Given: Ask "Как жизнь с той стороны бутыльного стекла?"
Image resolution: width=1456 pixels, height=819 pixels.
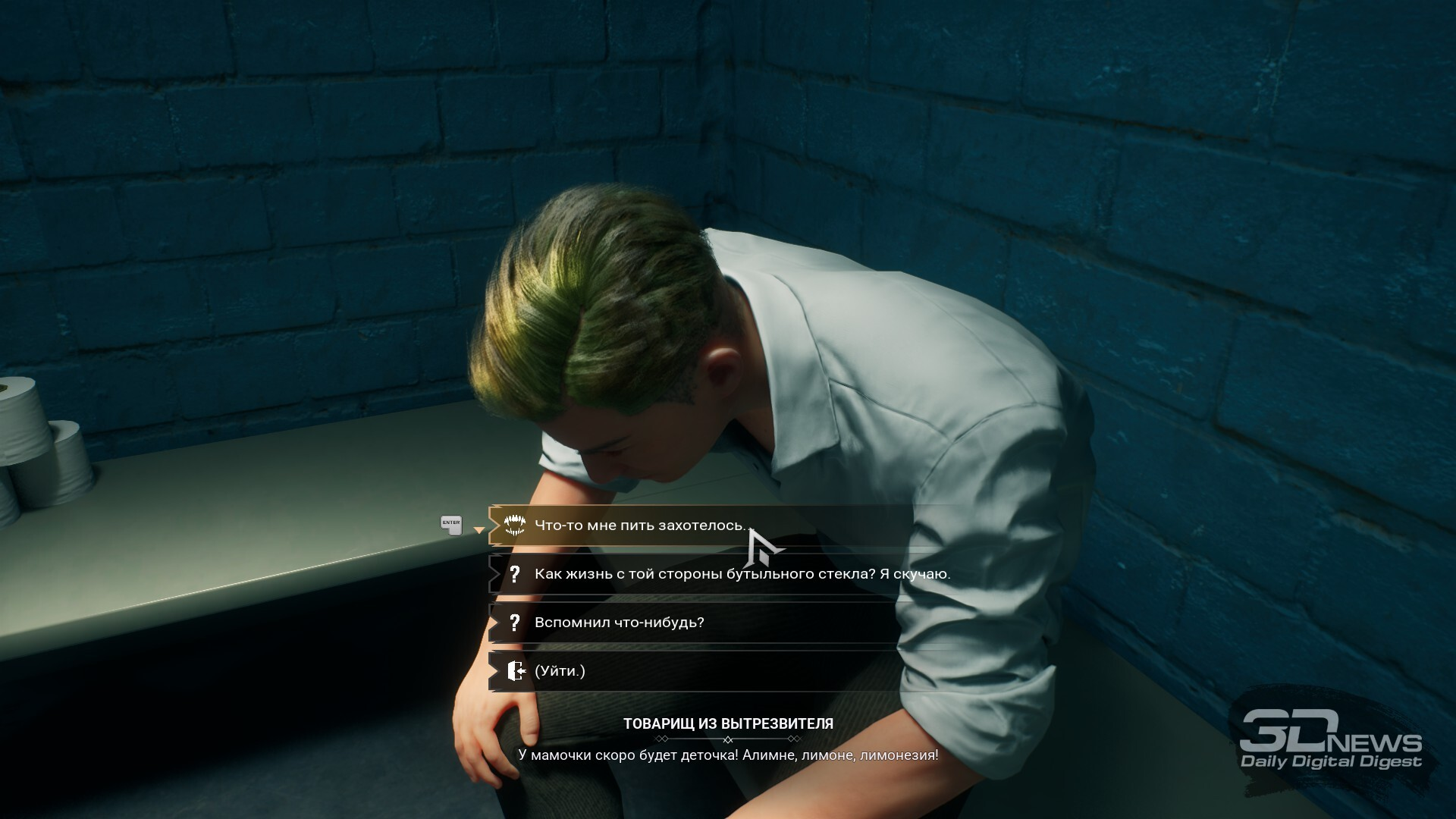Looking at the screenshot, I should 741,574.
